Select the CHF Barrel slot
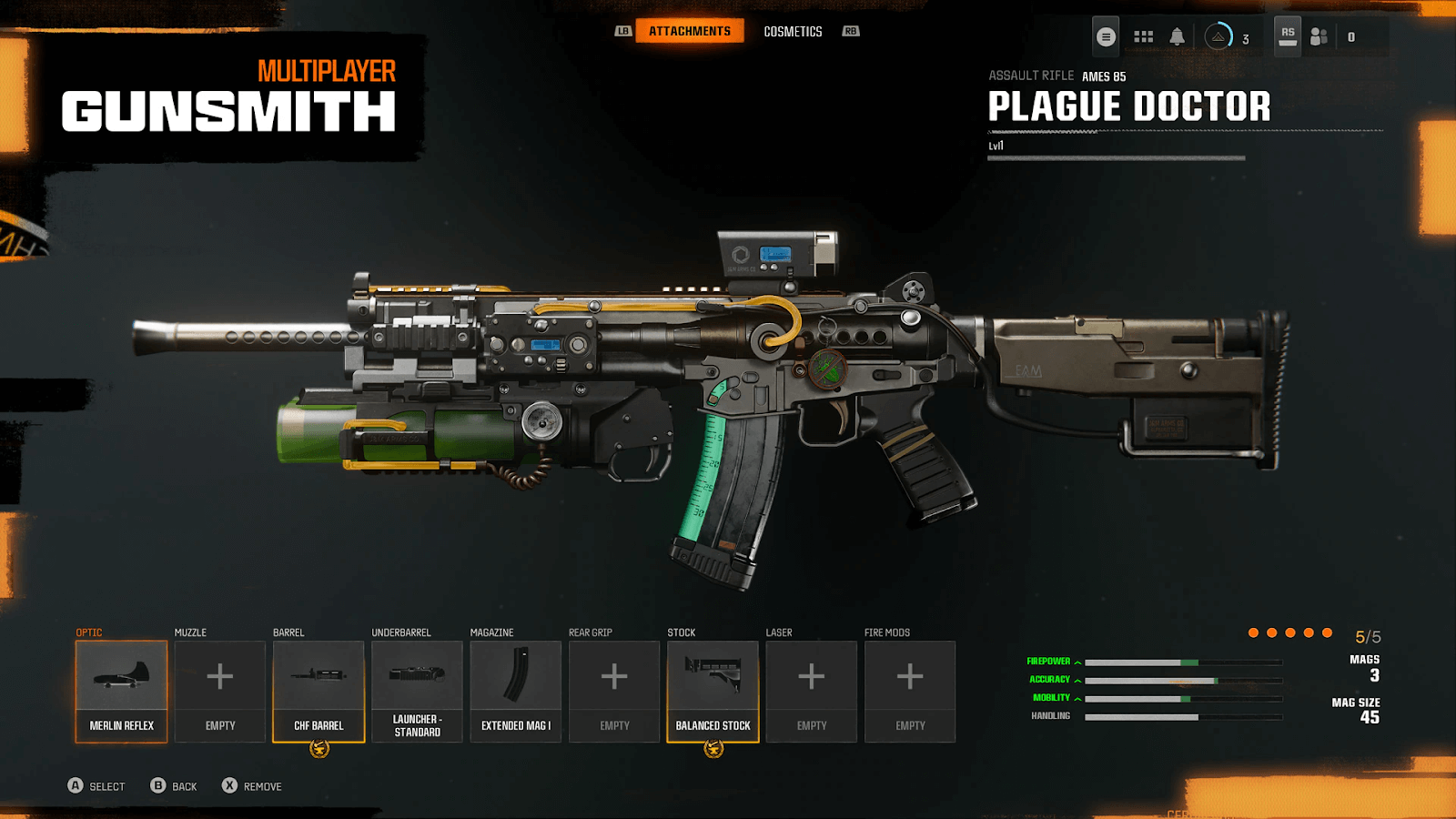Screen dimensions: 1456x819 [318, 691]
